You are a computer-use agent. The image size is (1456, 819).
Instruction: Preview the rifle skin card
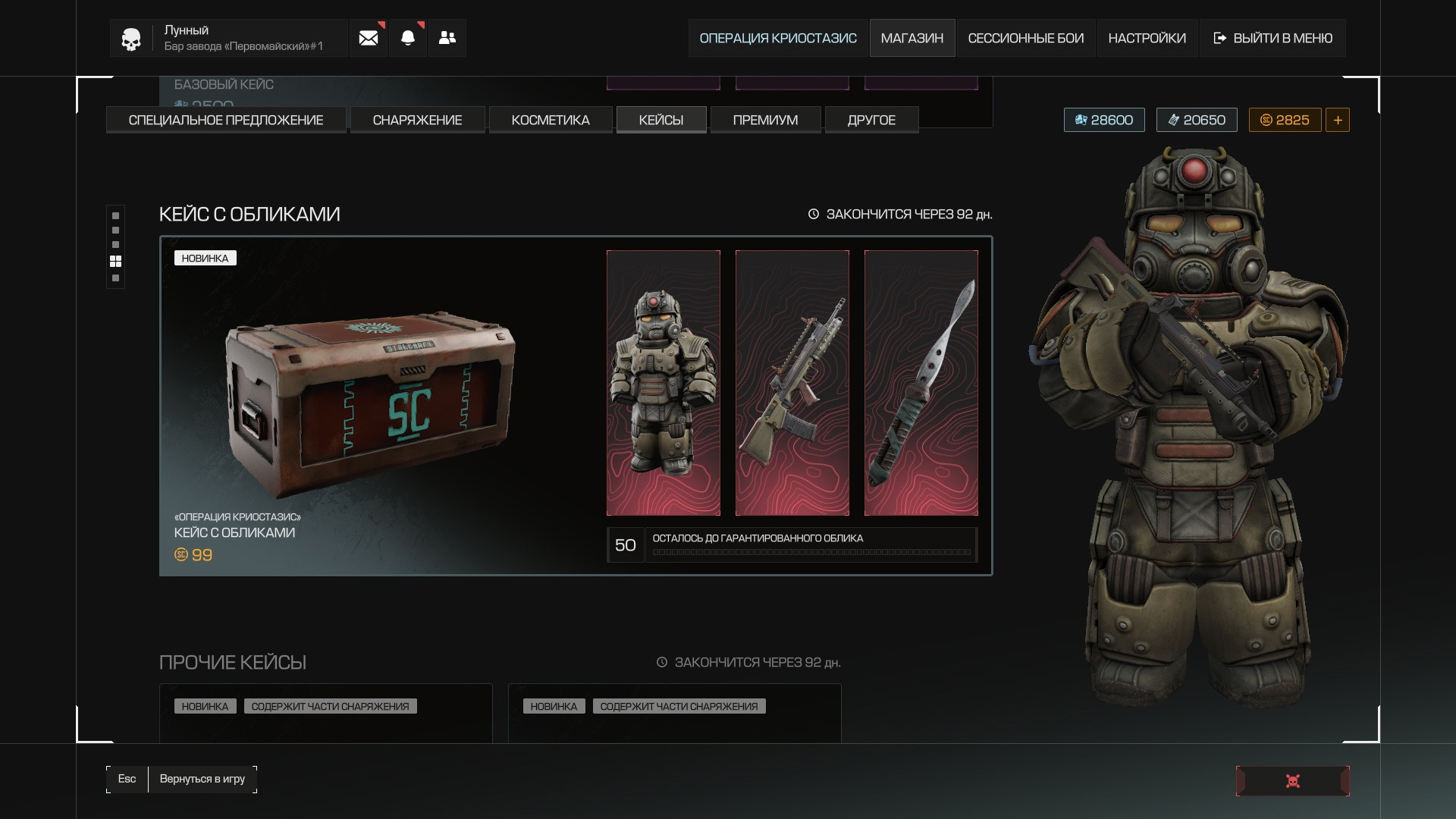[792, 383]
